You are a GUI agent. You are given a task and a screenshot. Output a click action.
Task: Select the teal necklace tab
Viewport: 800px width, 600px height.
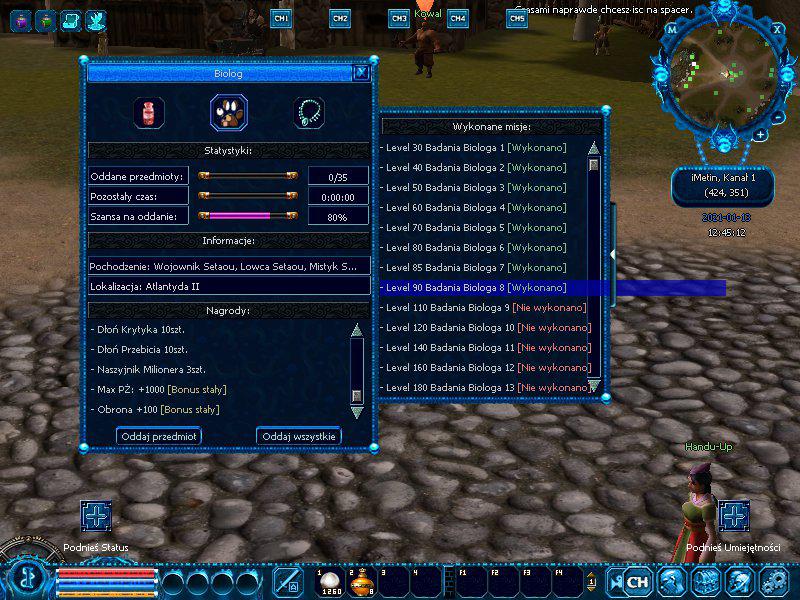pyautogui.click(x=309, y=111)
